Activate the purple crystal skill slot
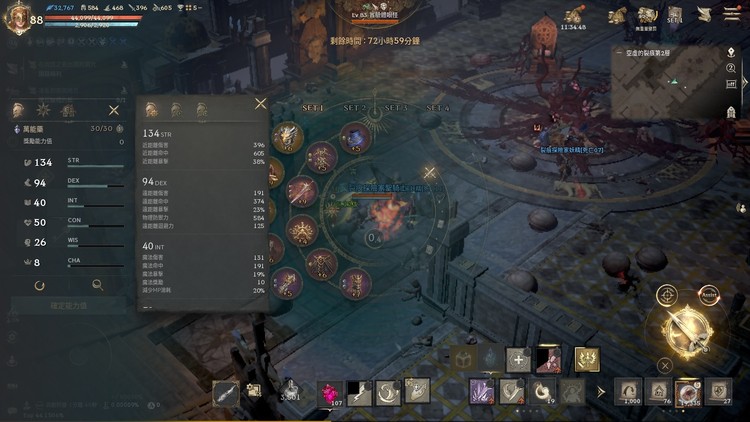This screenshot has width=750, height=422. point(482,391)
